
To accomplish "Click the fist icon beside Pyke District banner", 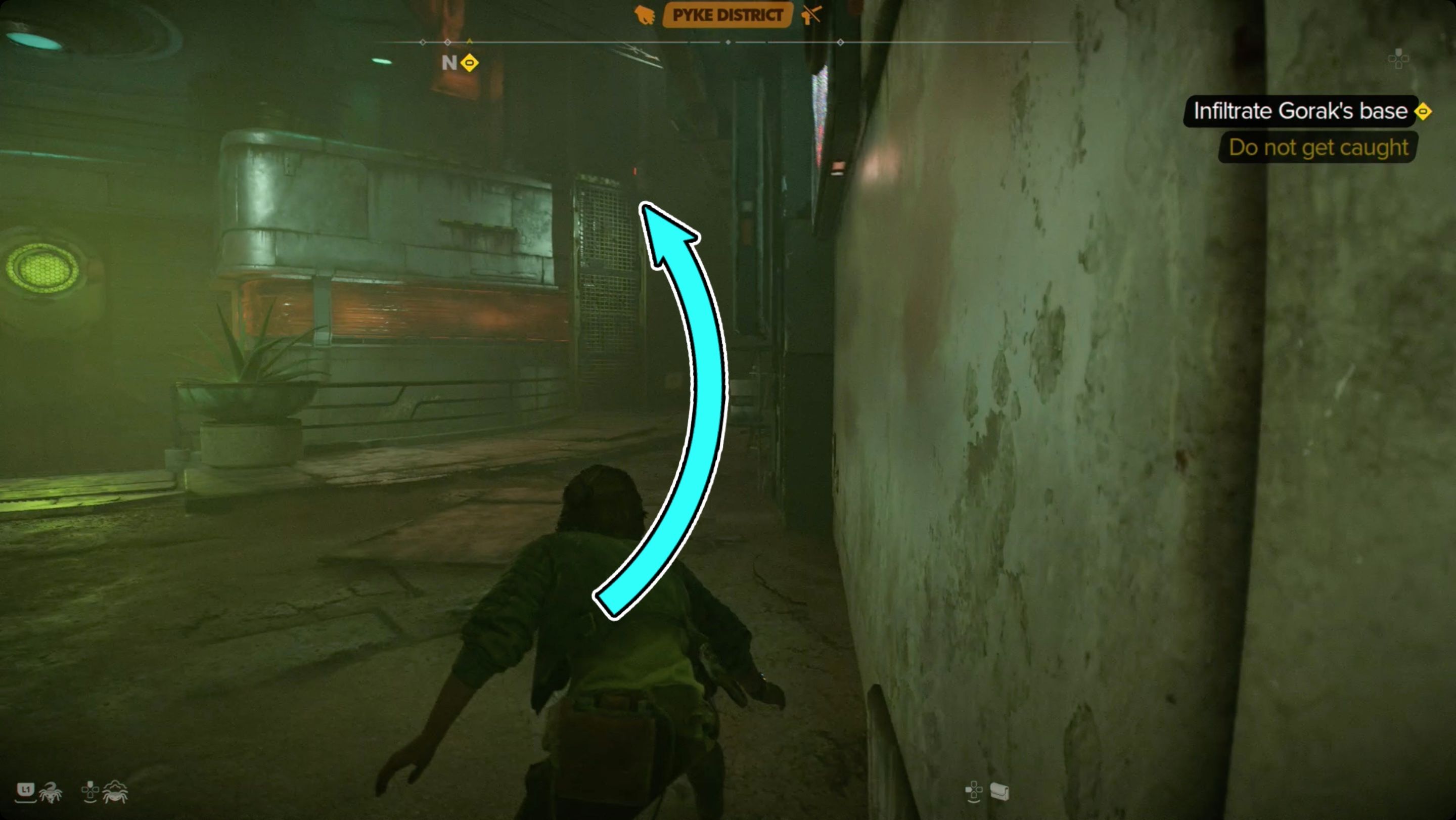I will coord(645,15).
